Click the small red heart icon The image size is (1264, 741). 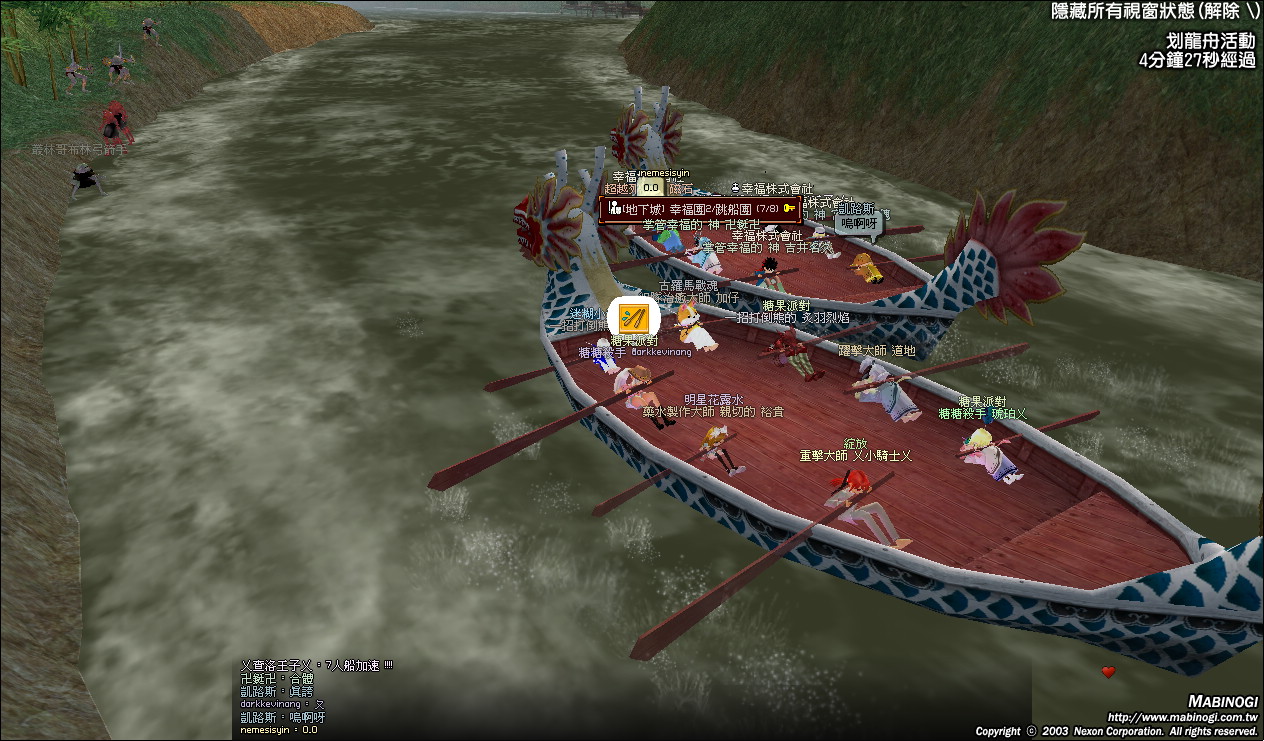click(x=1108, y=672)
